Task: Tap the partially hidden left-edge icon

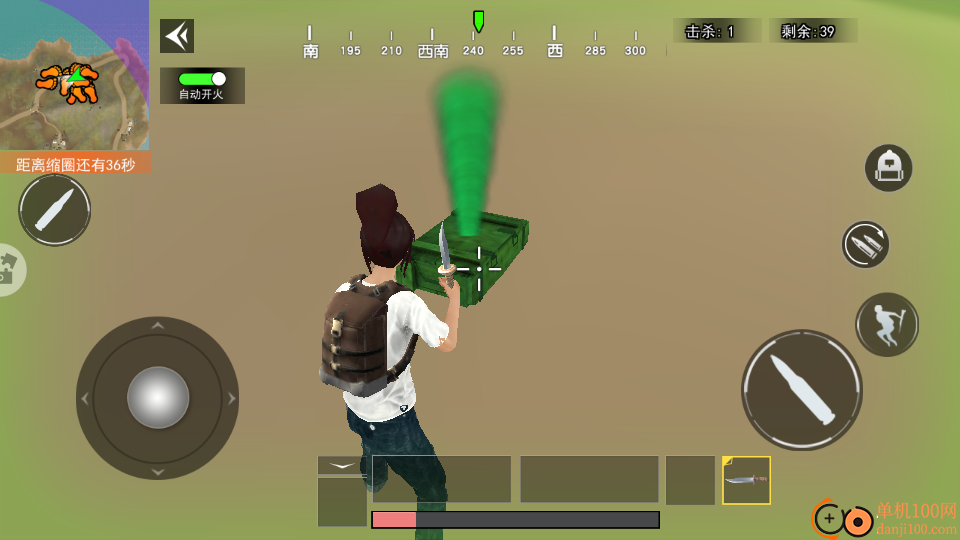Action: click(x=10, y=269)
